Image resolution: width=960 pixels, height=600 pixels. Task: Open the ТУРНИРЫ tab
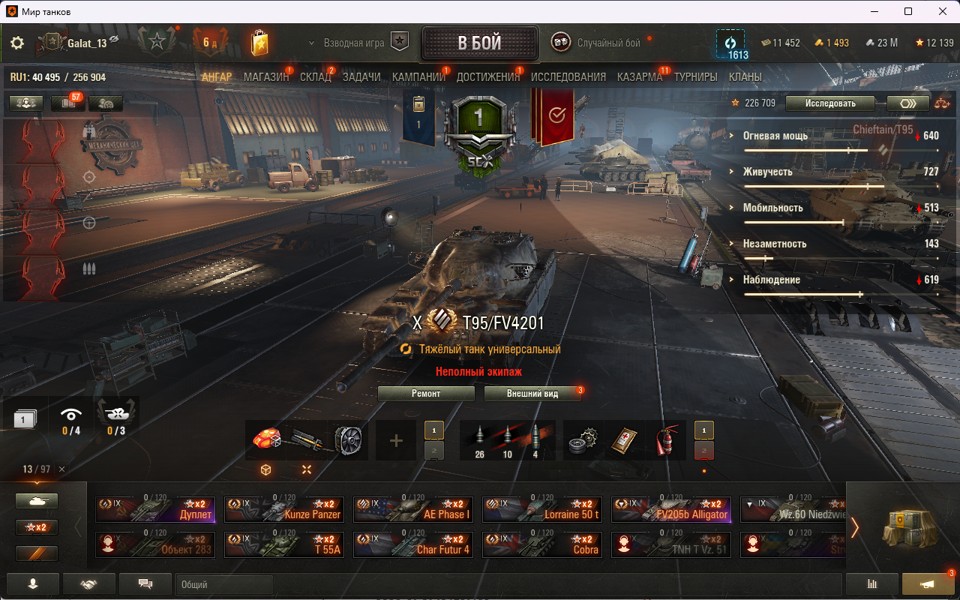[x=695, y=77]
